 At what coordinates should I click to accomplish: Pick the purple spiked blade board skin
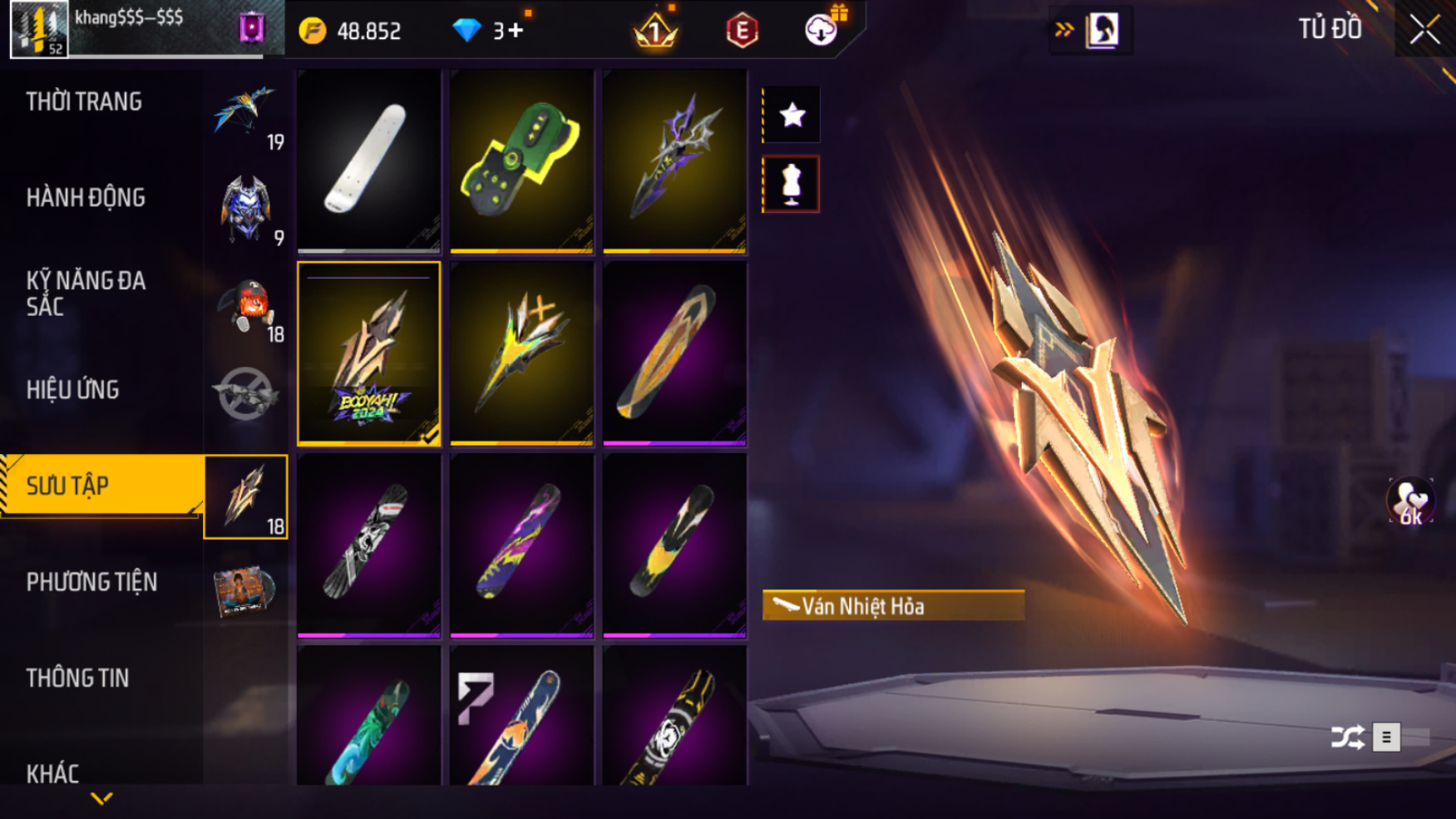(x=674, y=160)
